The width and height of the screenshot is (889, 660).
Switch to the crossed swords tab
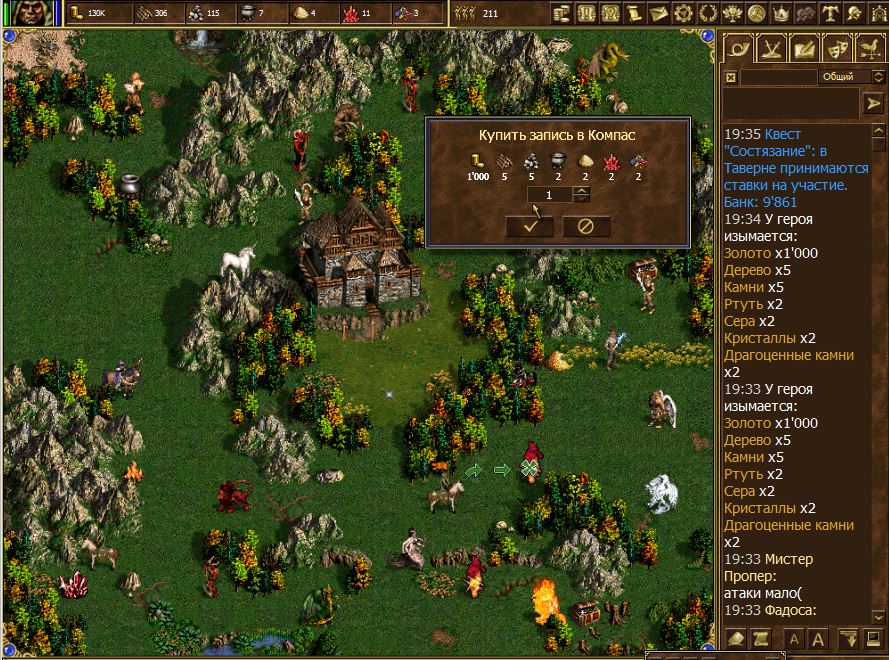pos(770,47)
